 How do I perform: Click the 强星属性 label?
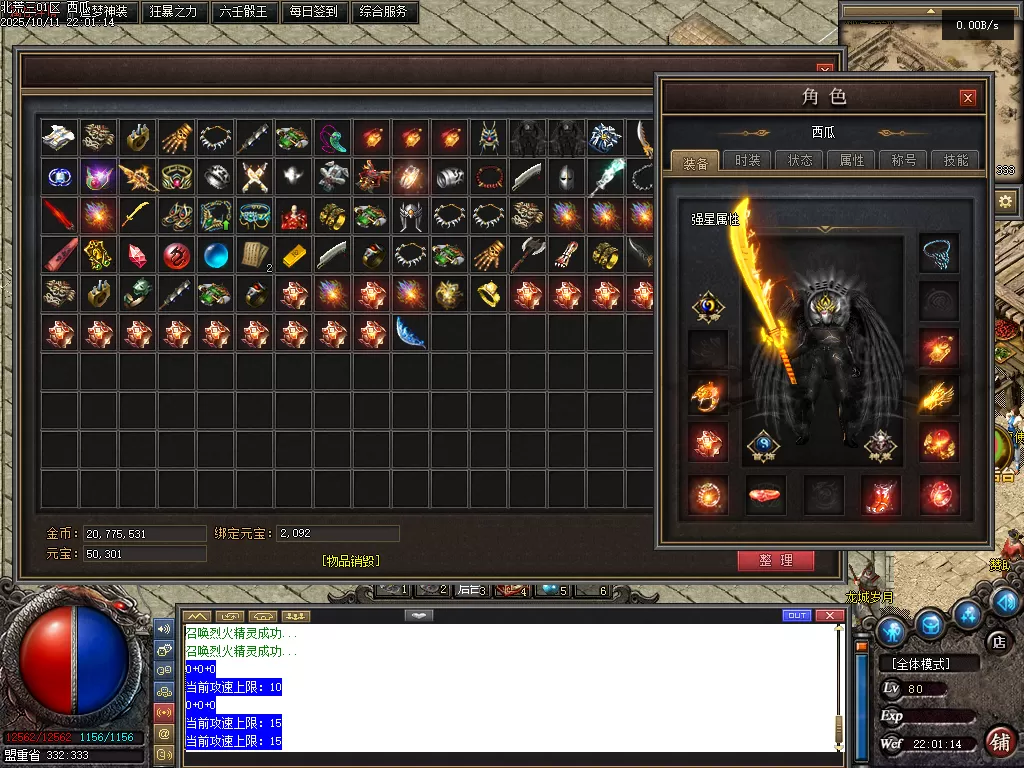(x=715, y=218)
